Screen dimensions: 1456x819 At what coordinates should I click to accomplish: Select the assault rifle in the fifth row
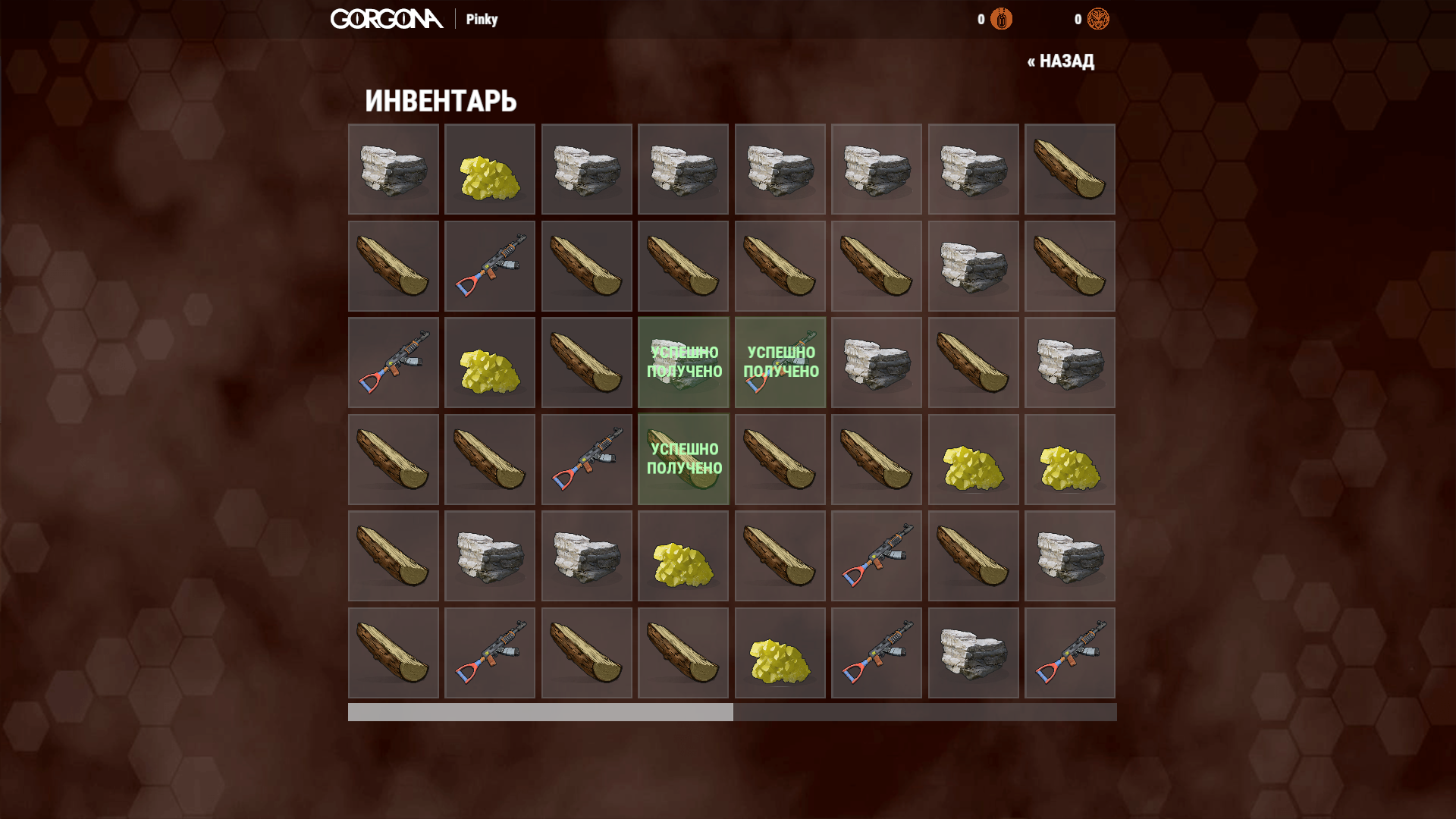pyautogui.click(x=876, y=556)
